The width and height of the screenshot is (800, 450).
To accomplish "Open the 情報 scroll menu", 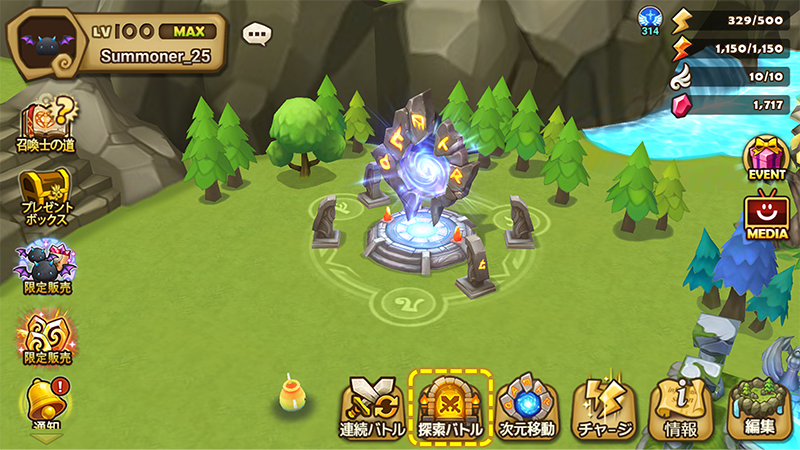I will (684, 408).
